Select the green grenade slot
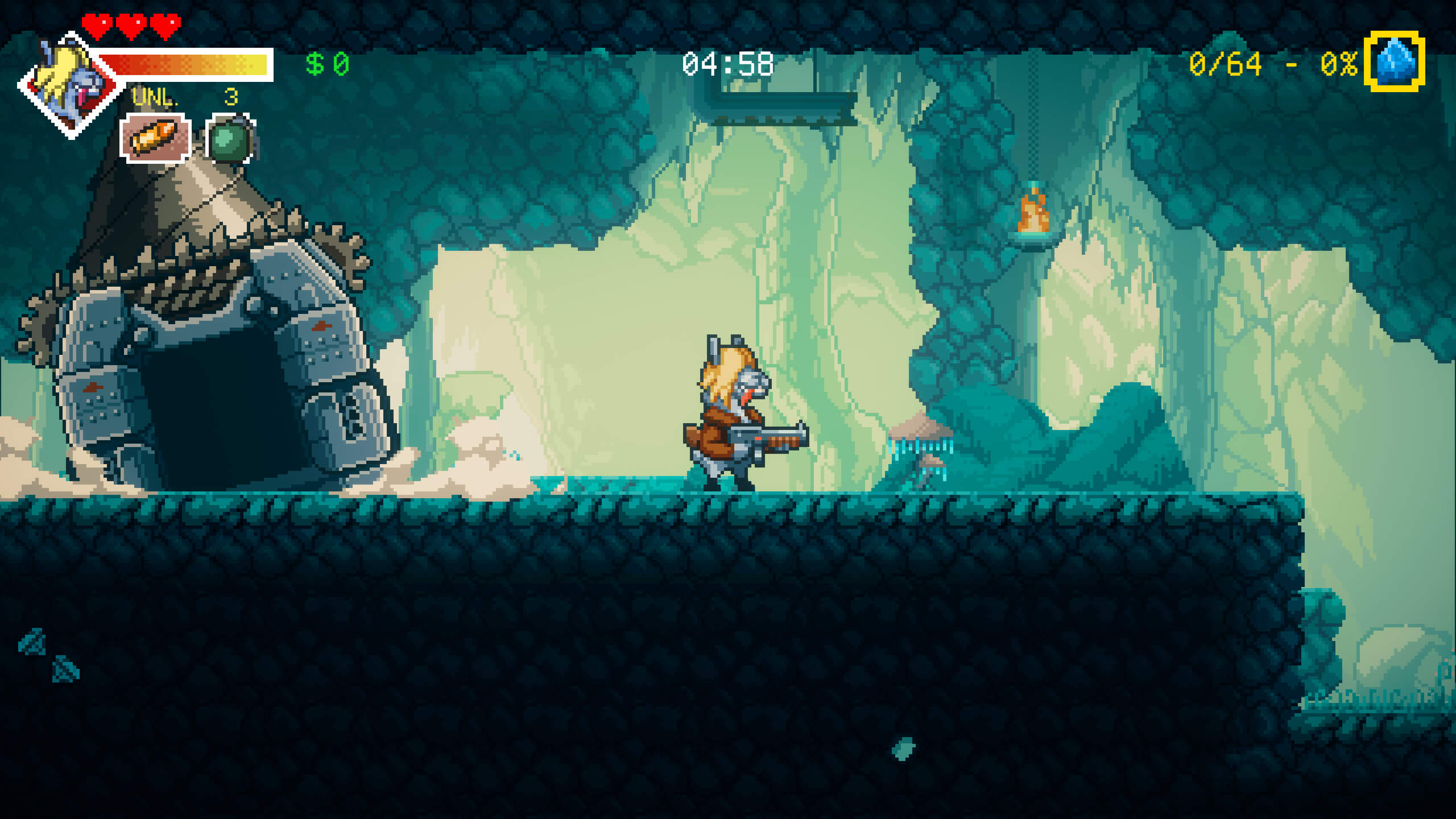 click(230, 139)
